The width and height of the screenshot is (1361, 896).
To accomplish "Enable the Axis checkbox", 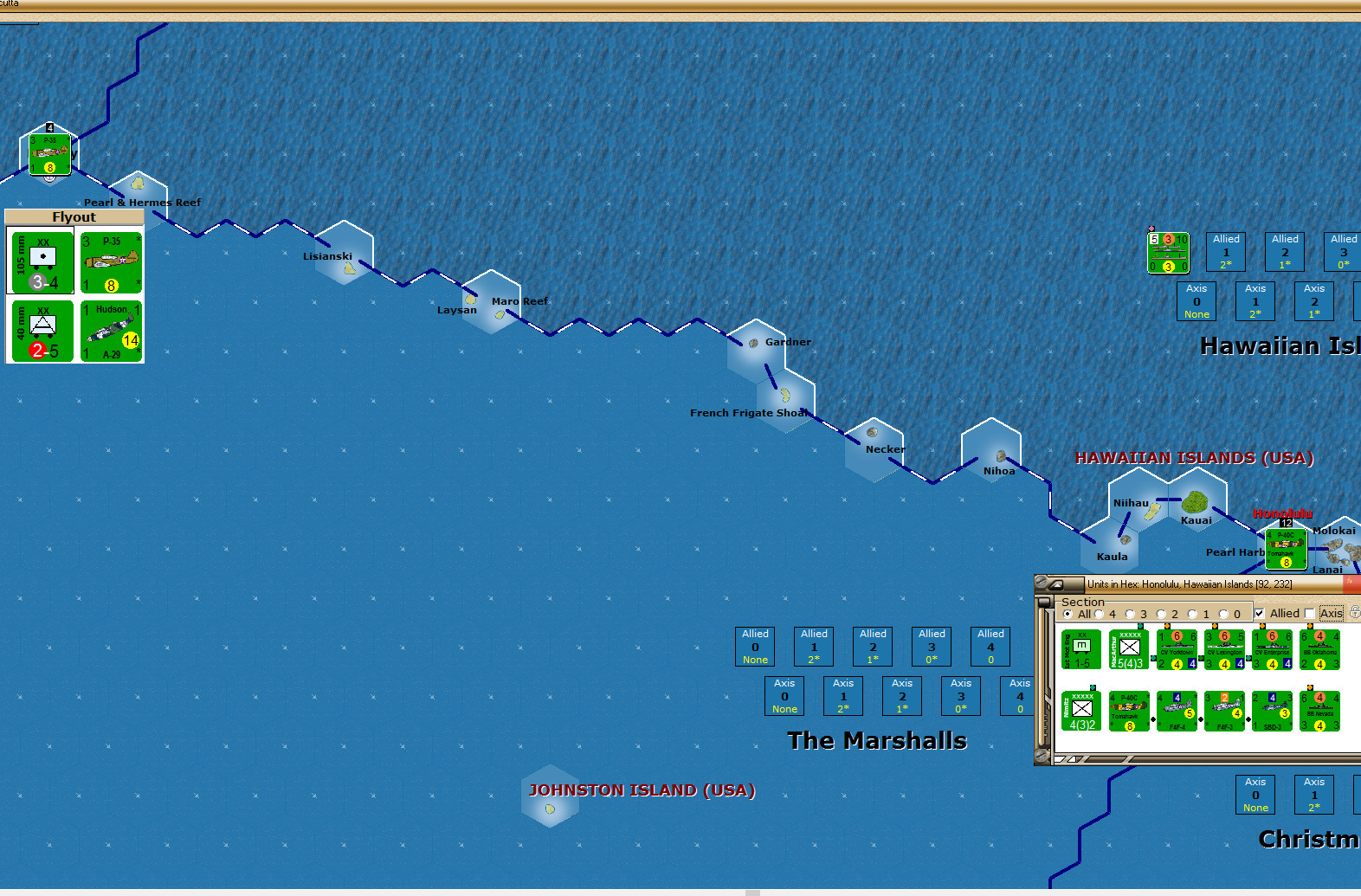I will (1308, 613).
